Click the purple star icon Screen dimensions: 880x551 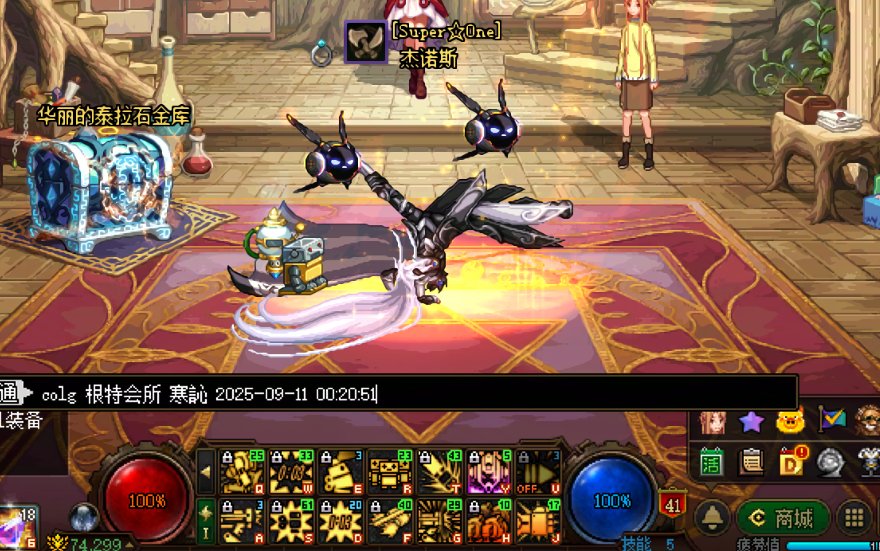click(x=751, y=422)
